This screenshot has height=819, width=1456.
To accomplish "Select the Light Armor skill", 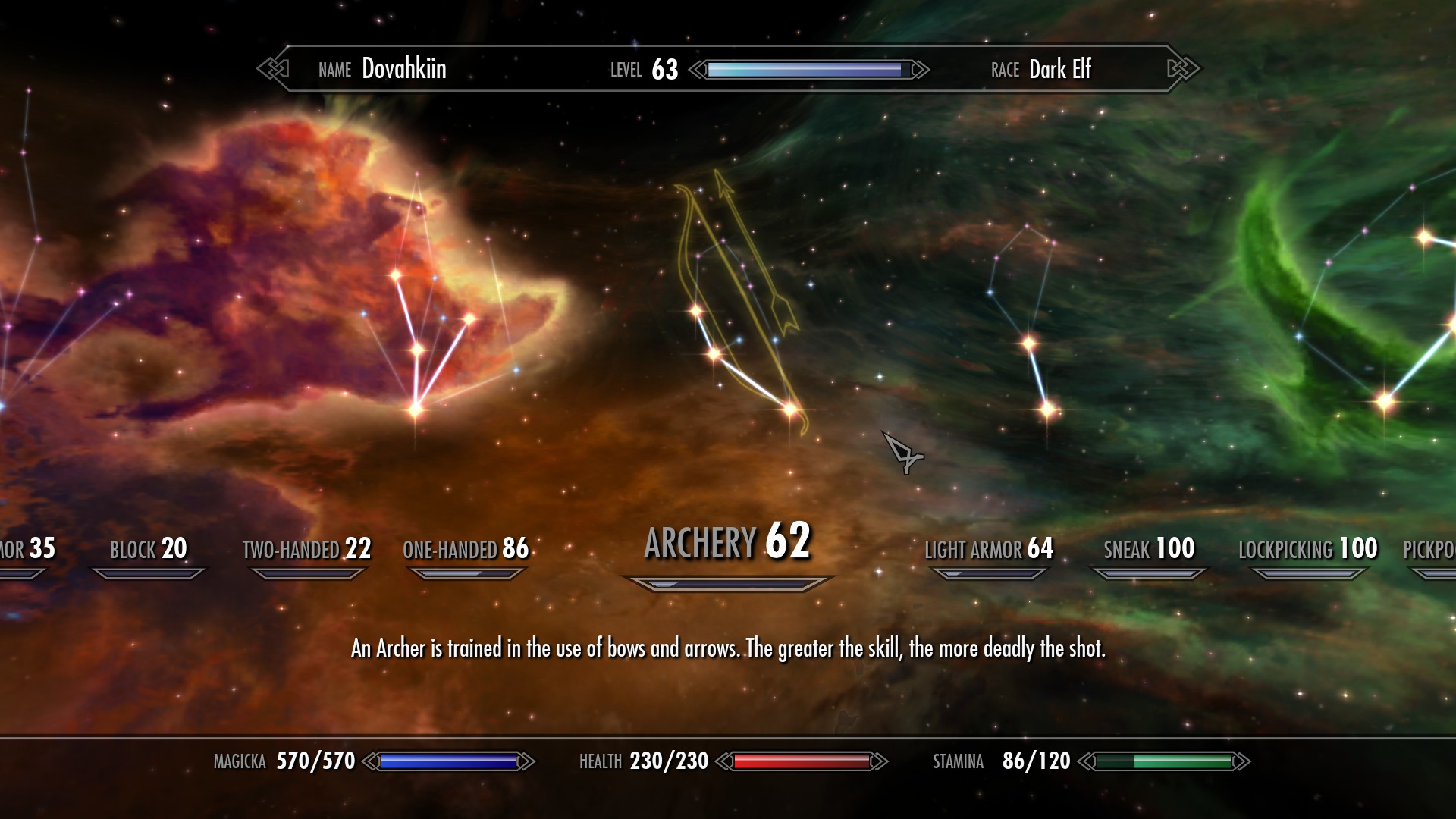I will click(989, 549).
